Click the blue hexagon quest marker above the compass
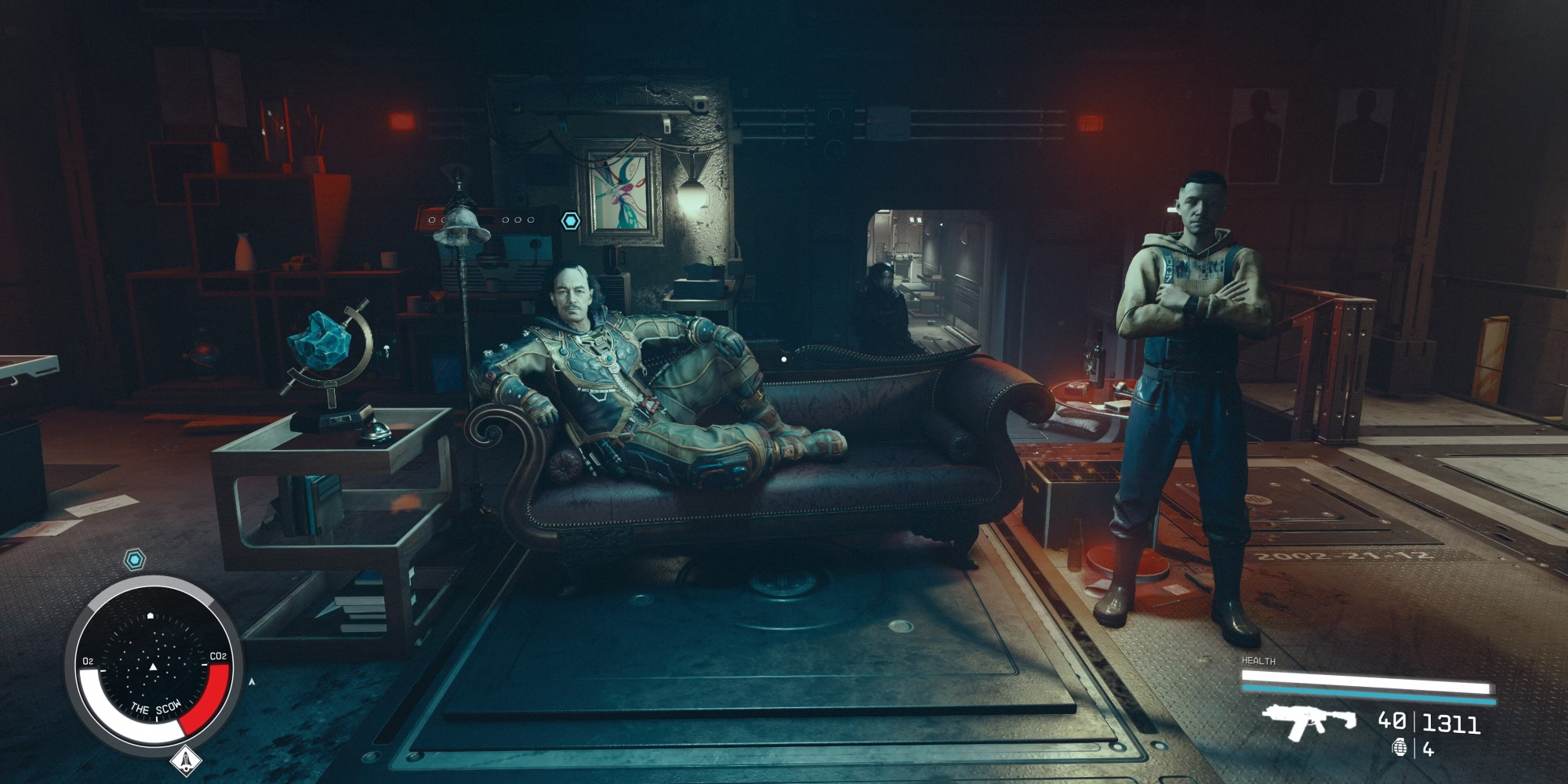This screenshot has height=784, width=1568. [x=136, y=560]
